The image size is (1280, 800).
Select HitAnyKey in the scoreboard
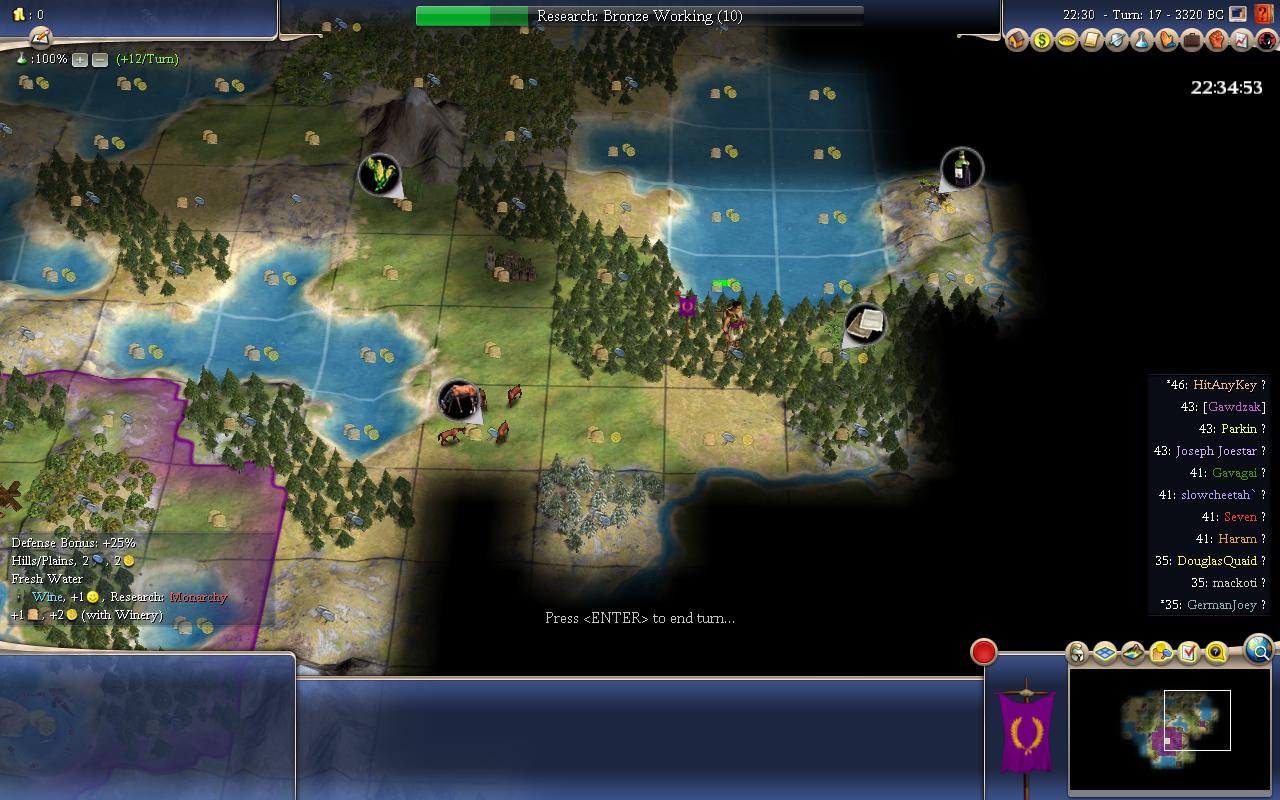pyautogui.click(x=1224, y=385)
